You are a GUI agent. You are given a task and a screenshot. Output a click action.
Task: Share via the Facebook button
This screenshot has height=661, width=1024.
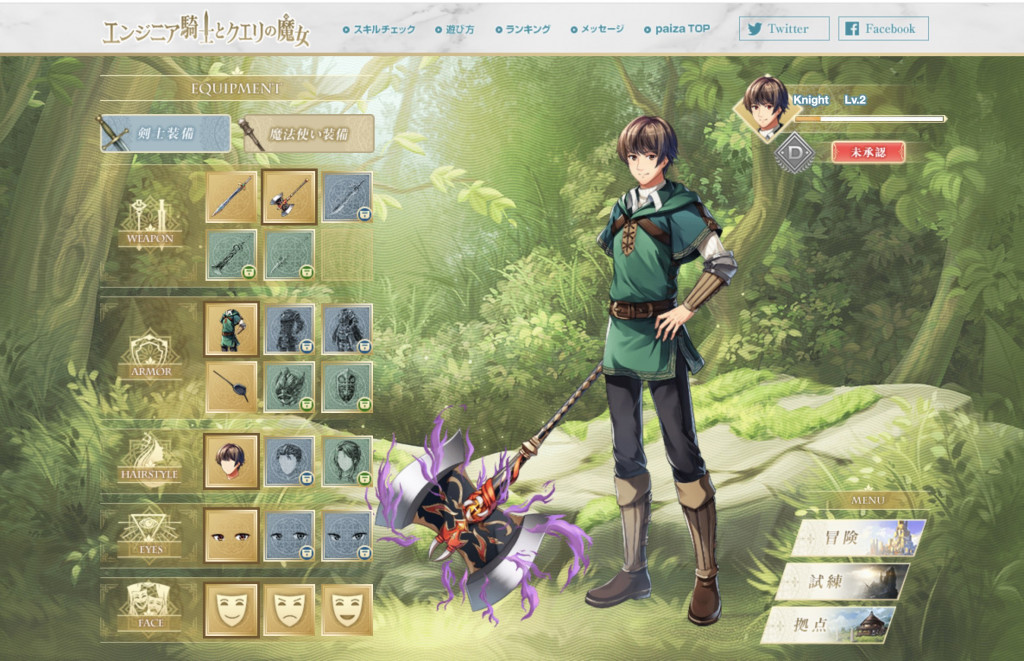[x=883, y=29]
